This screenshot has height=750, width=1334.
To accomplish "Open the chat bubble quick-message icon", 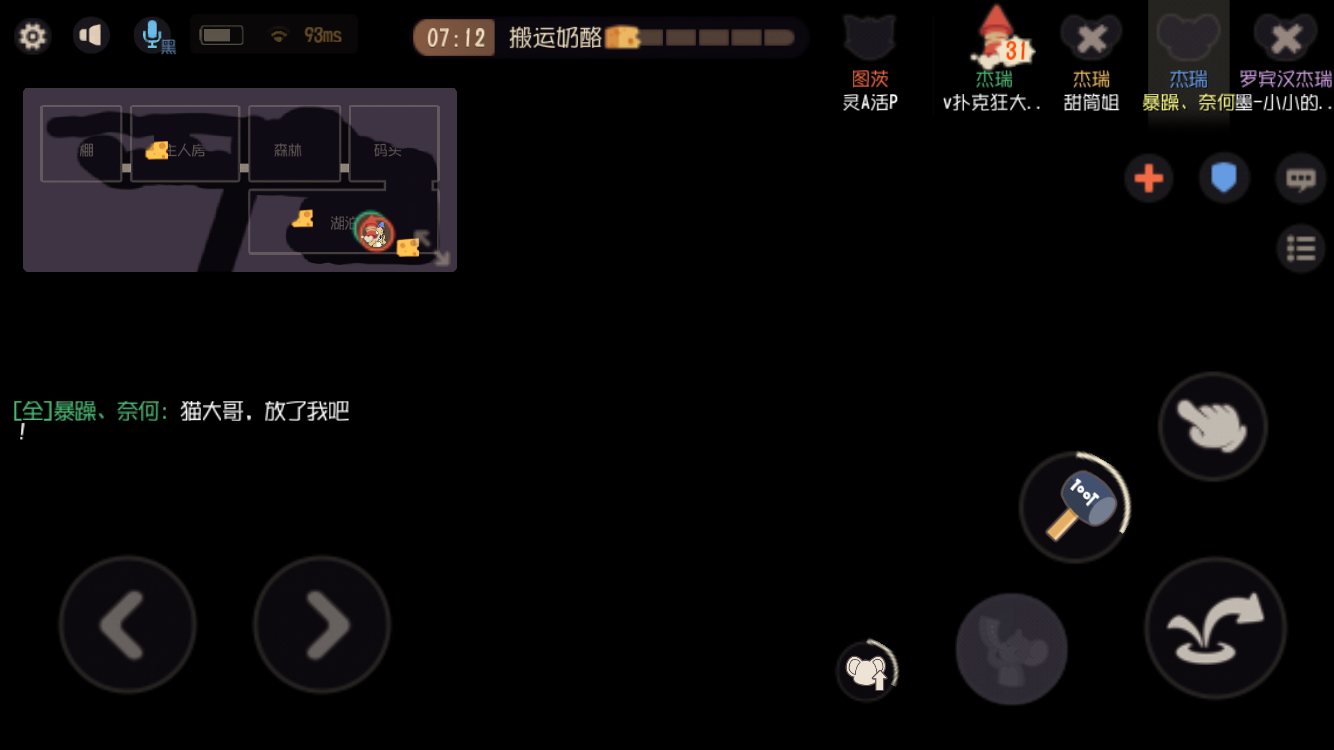I will tap(1301, 176).
